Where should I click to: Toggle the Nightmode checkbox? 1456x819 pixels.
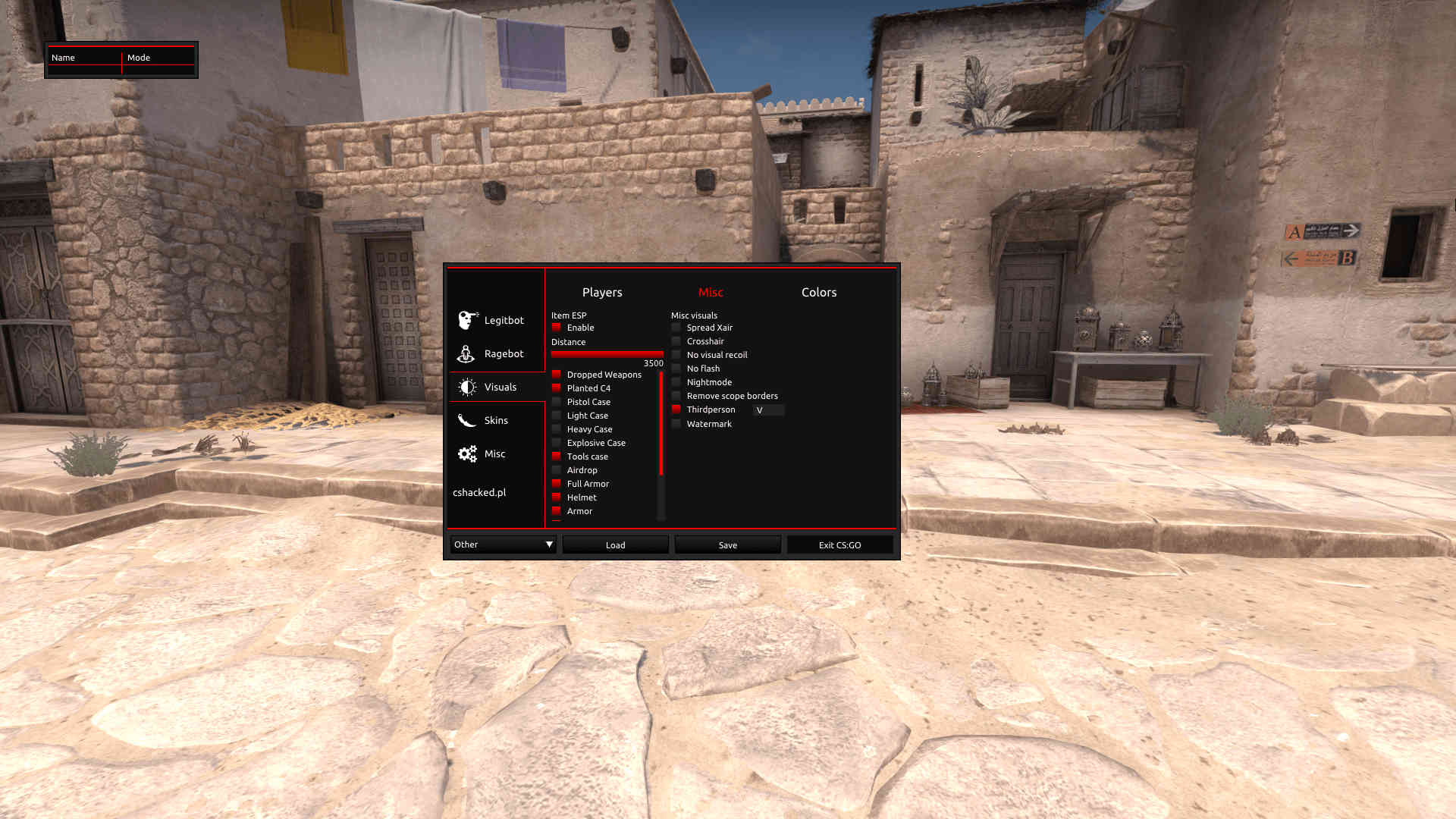[676, 381]
